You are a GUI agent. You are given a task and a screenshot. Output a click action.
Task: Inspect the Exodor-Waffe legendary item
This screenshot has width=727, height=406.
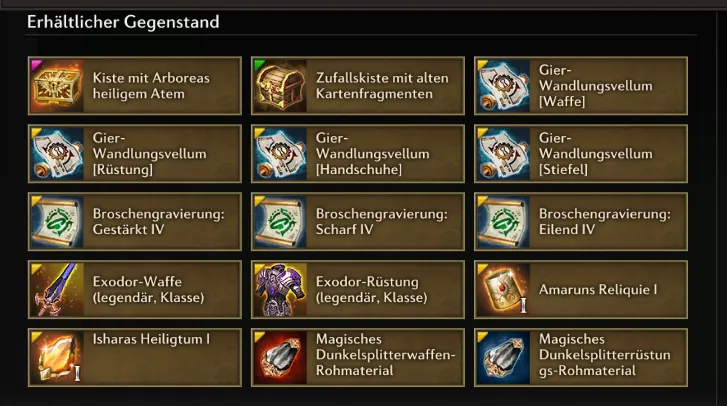tap(135, 290)
